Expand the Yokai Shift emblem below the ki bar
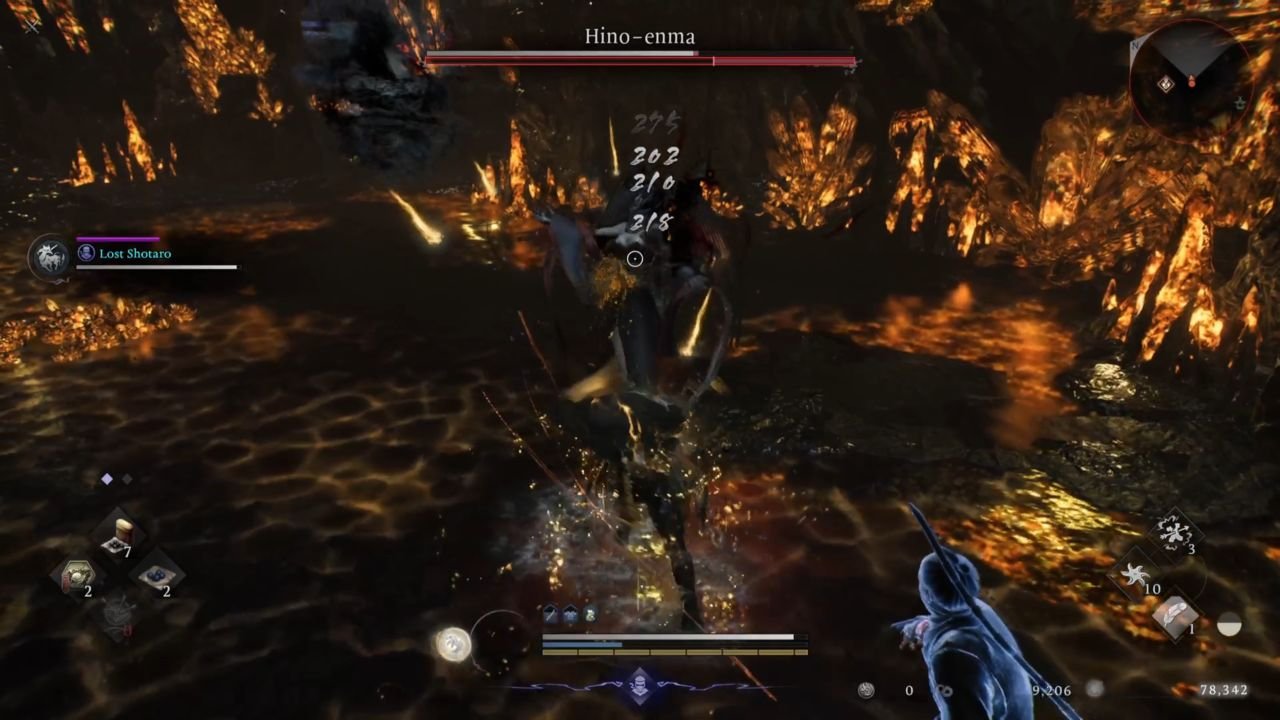The image size is (1280, 720). point(639,687)
